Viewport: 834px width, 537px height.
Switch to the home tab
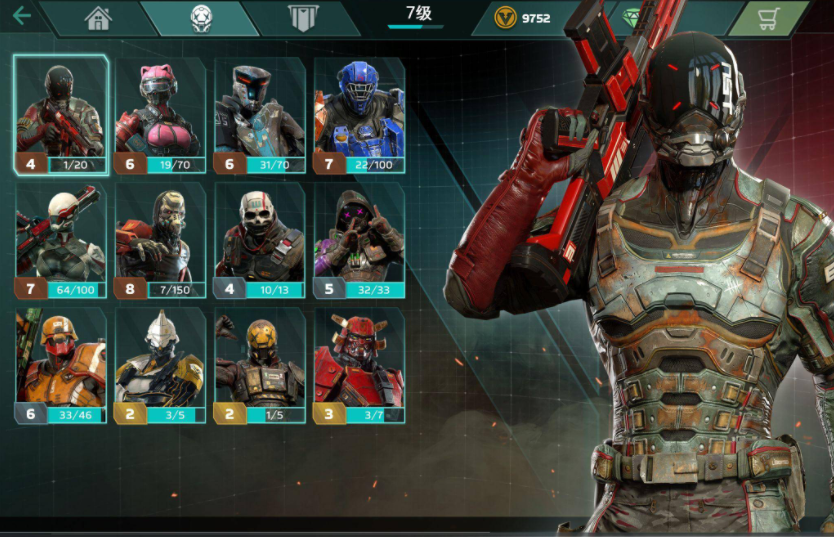98,18
